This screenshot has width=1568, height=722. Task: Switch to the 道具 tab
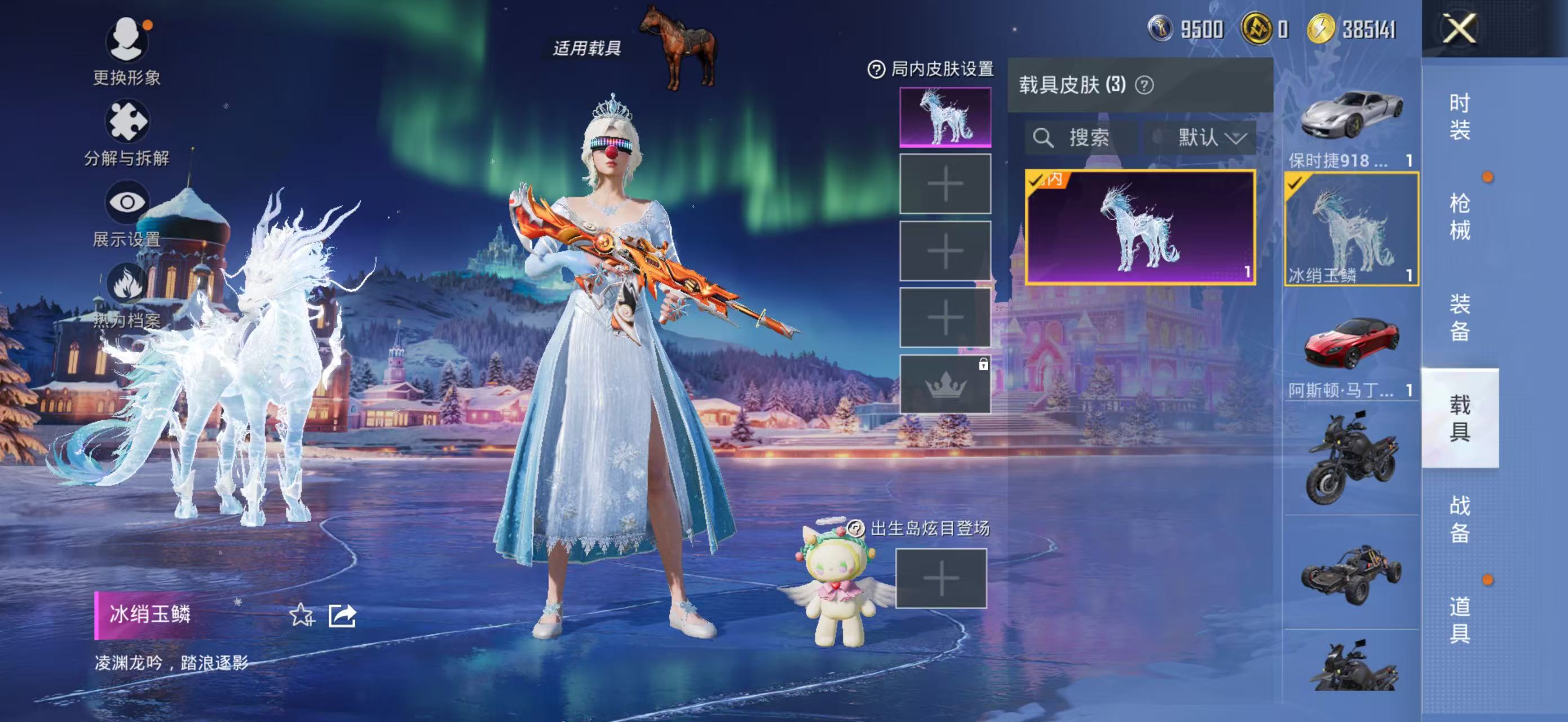[x=1459, y=619]
